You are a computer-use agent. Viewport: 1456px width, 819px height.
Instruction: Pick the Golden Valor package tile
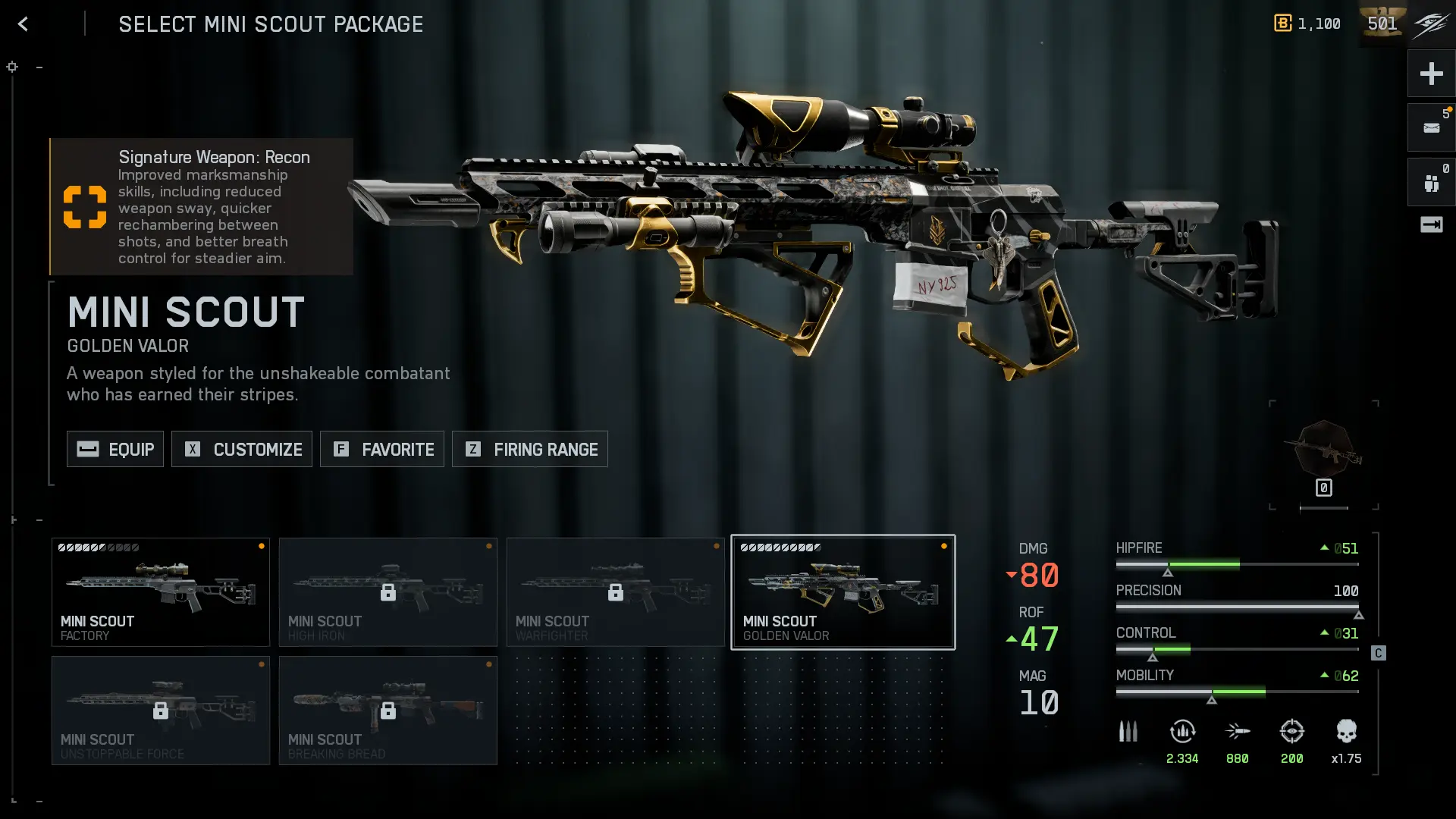point(843,592)
